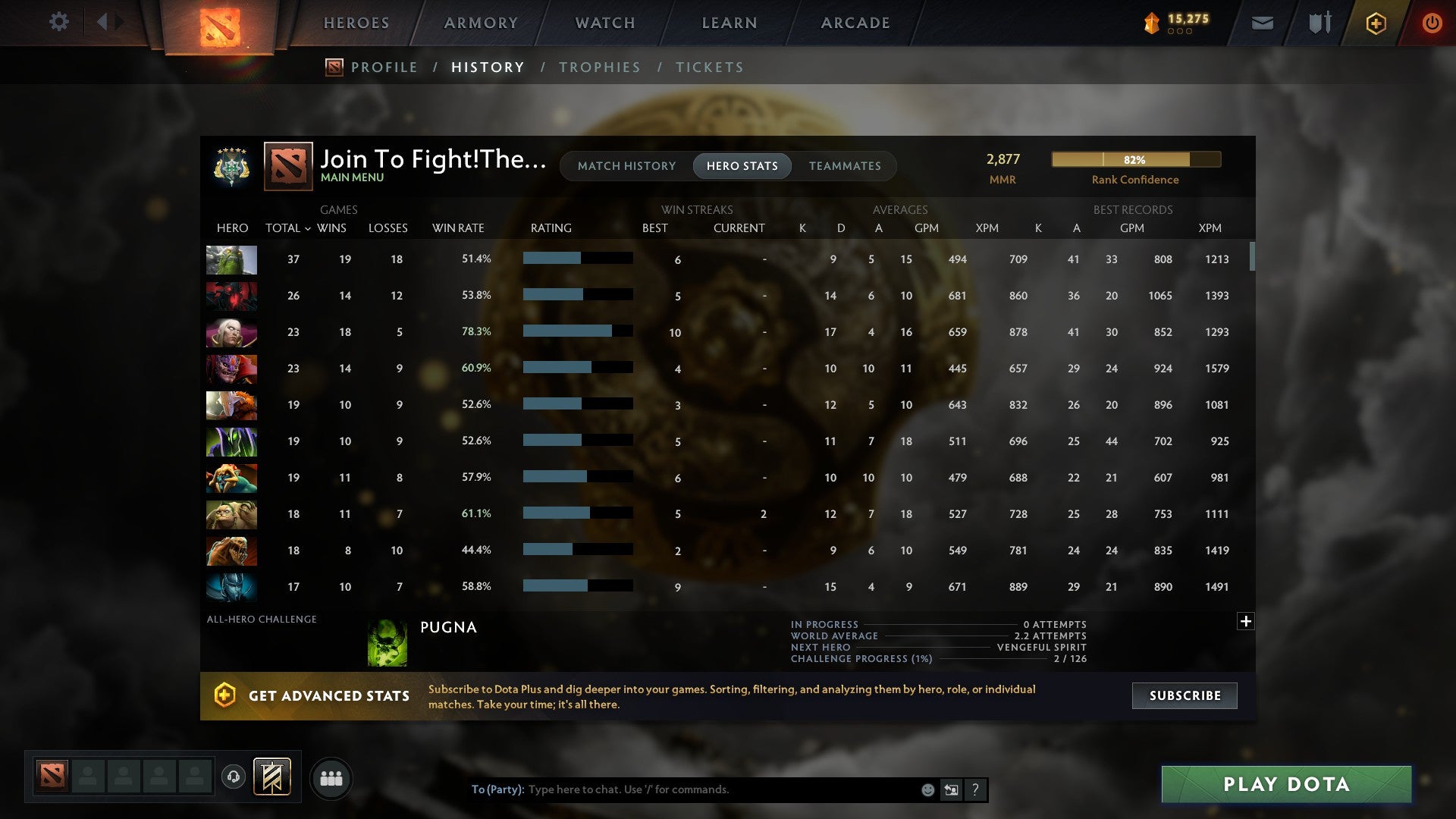Click the Rank Confidence progress bar

(x=1135, y=159)
